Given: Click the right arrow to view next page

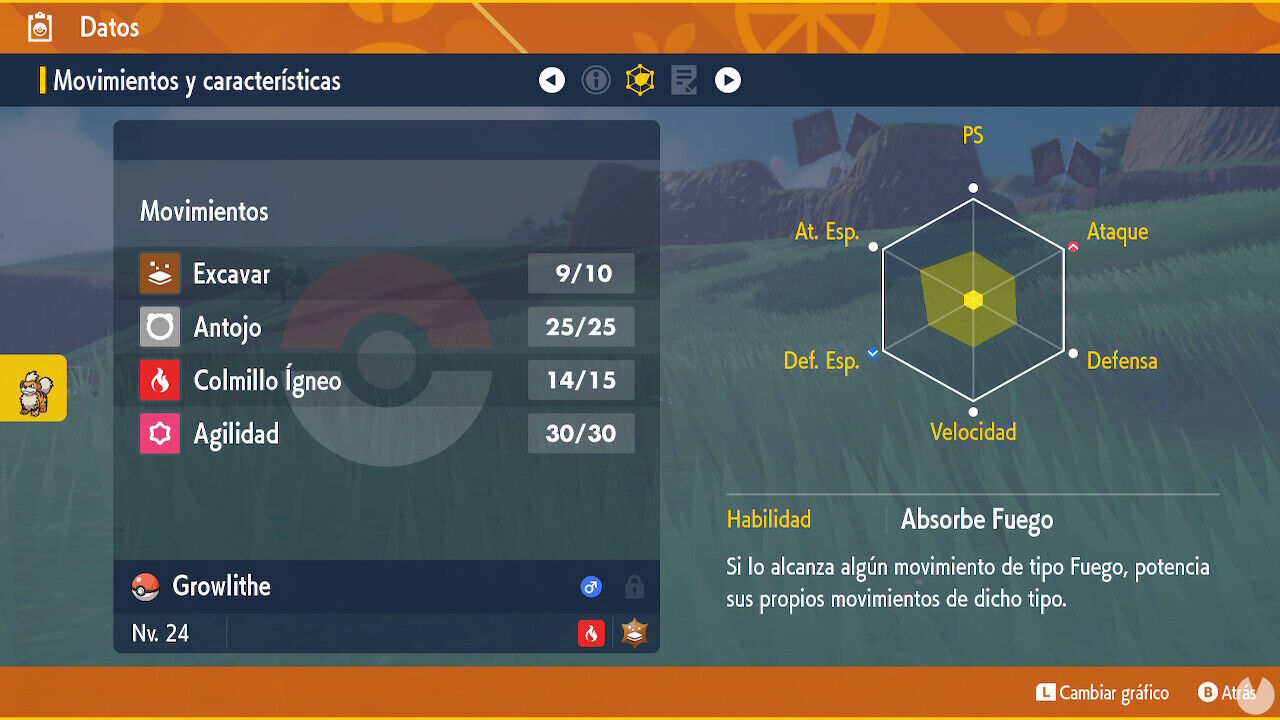Looking at the screenshot, I should click(x=728, y=80).
